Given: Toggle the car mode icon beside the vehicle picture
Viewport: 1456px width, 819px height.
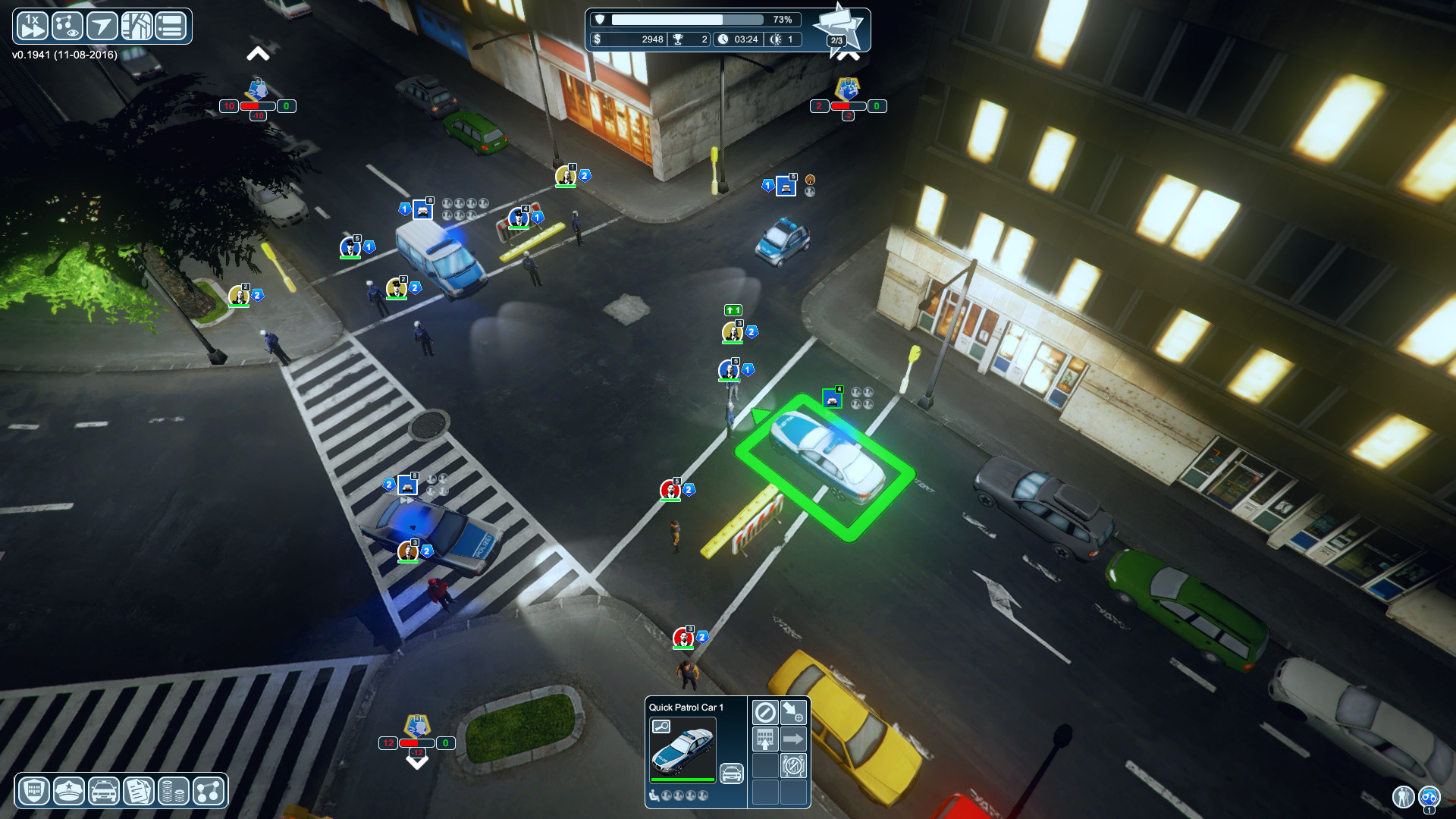Looking at the screenshot, I should (x=731, y=773).
